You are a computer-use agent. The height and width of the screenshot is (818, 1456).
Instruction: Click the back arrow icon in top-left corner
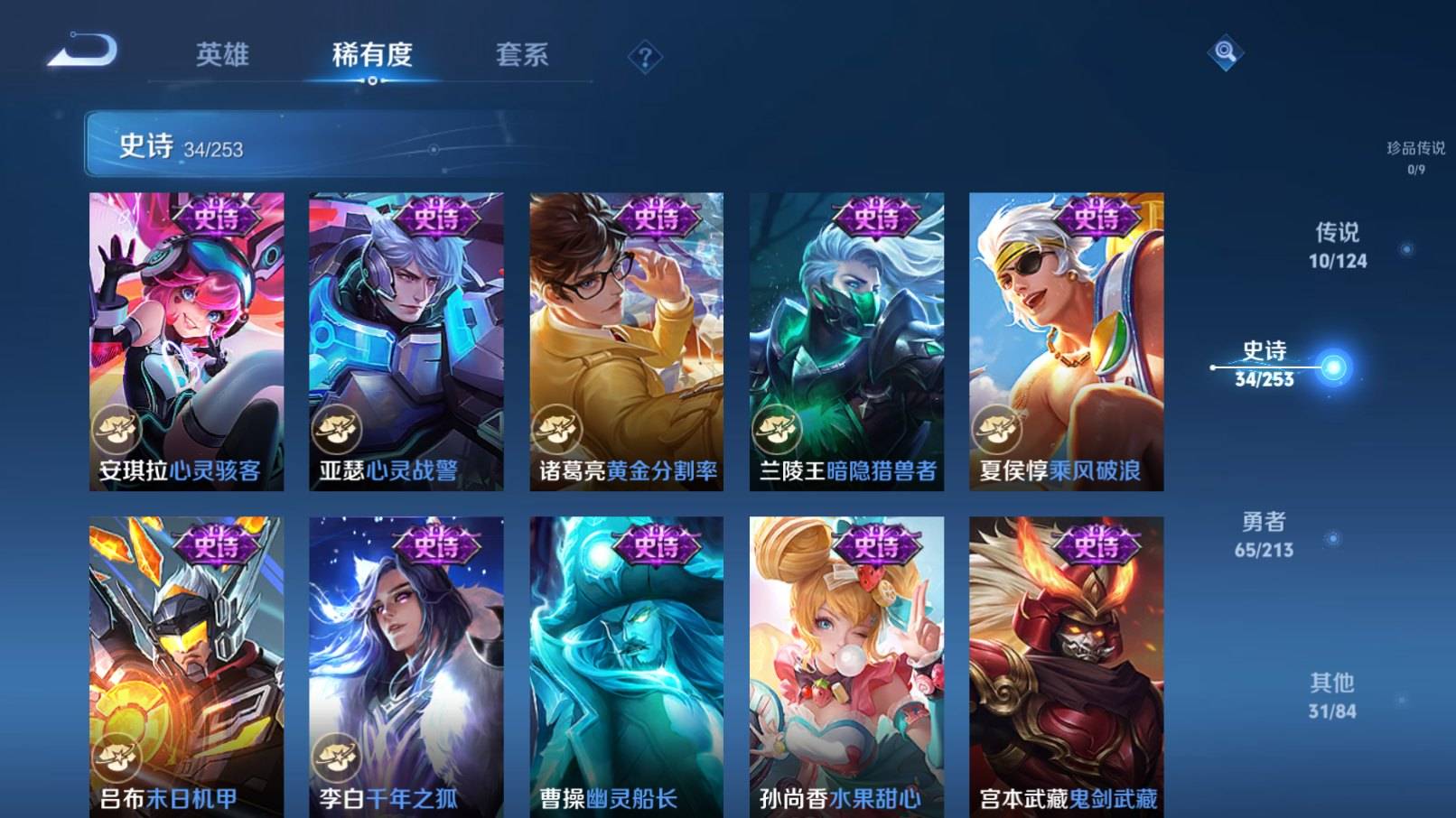(x=83, y=51)
